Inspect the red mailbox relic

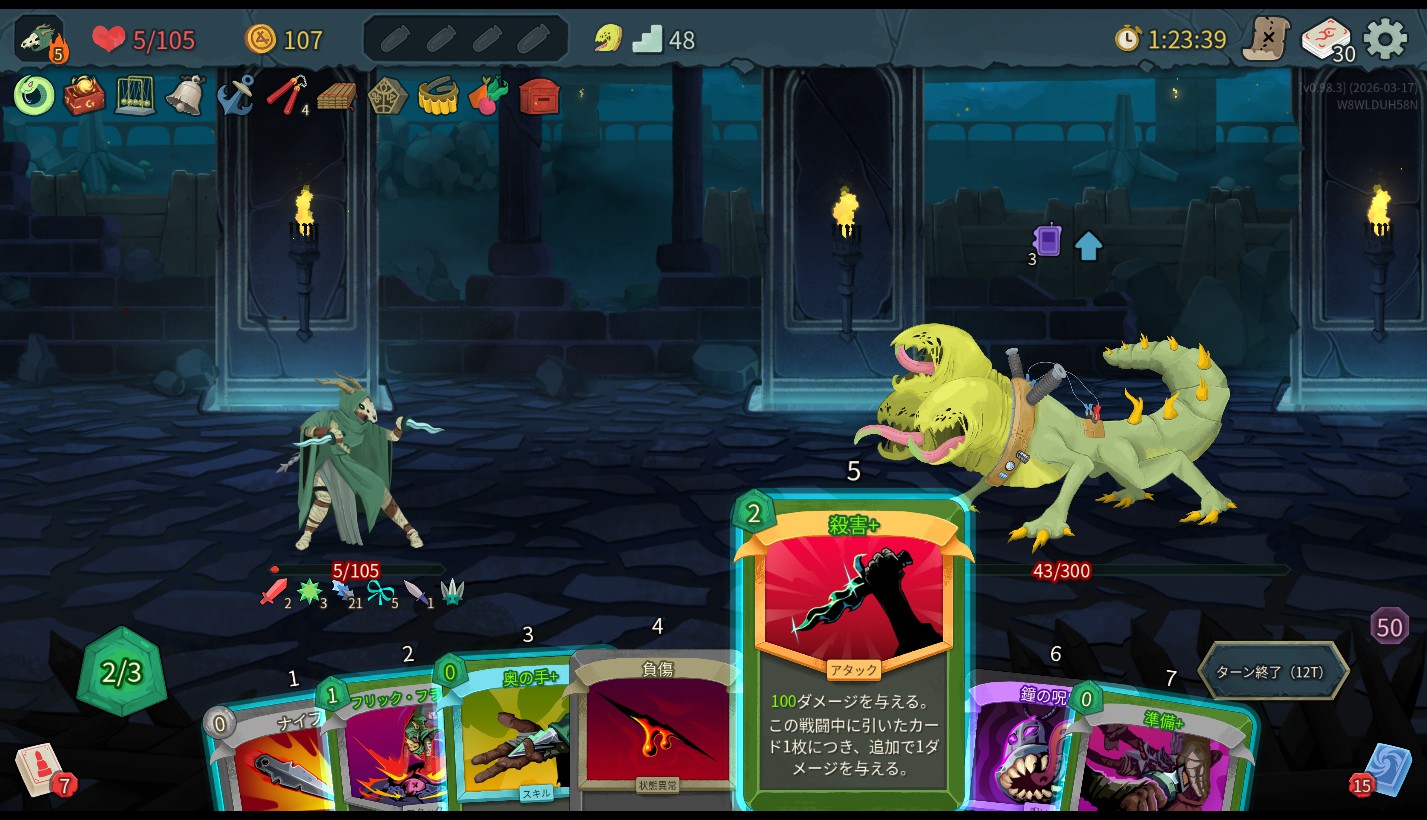coord(540,96)
